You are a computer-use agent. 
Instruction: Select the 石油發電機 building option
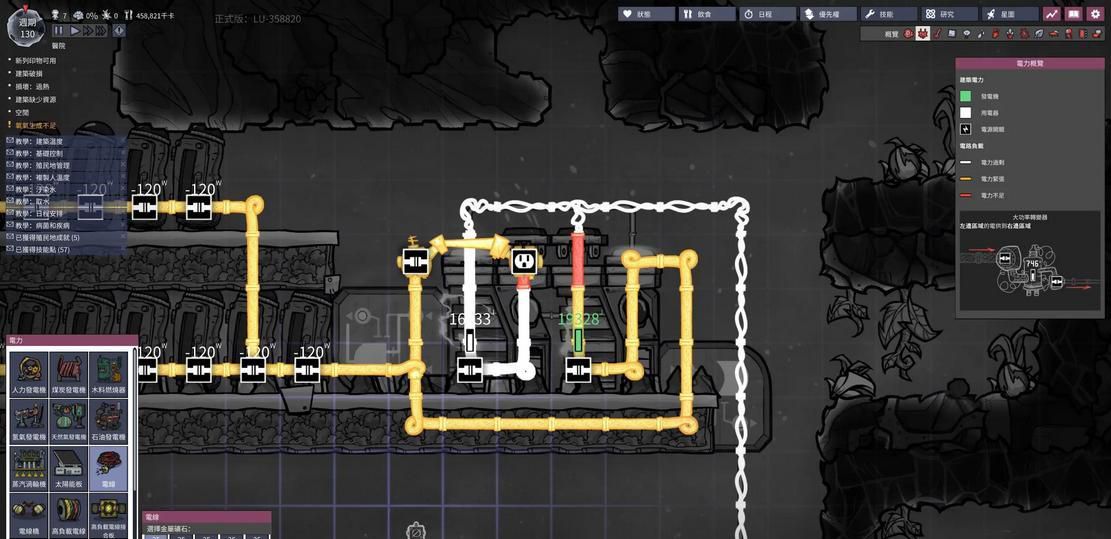109,422
